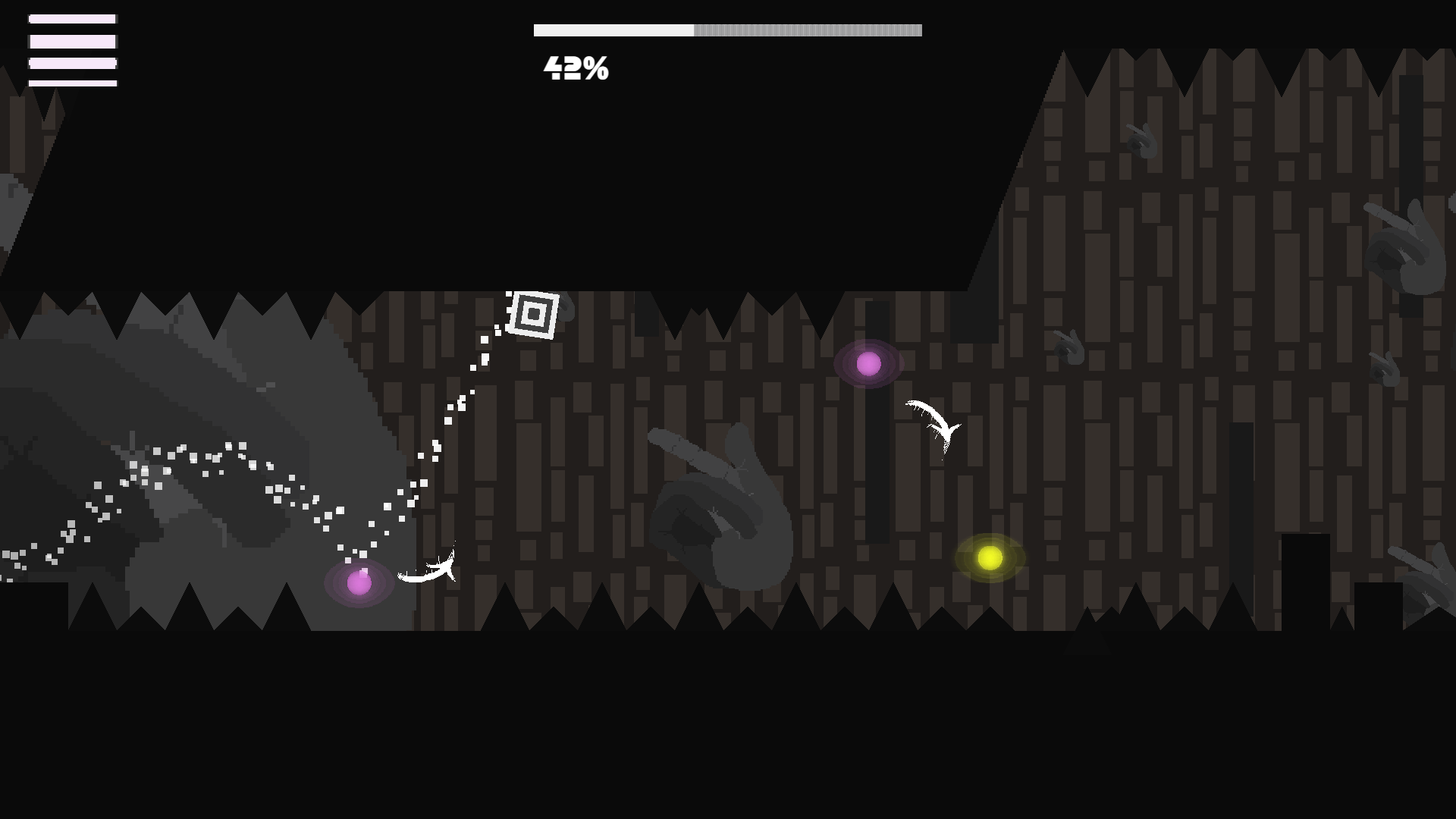Grab the glowing yellow orb
Screen dimensions: 1456x819
988,558
